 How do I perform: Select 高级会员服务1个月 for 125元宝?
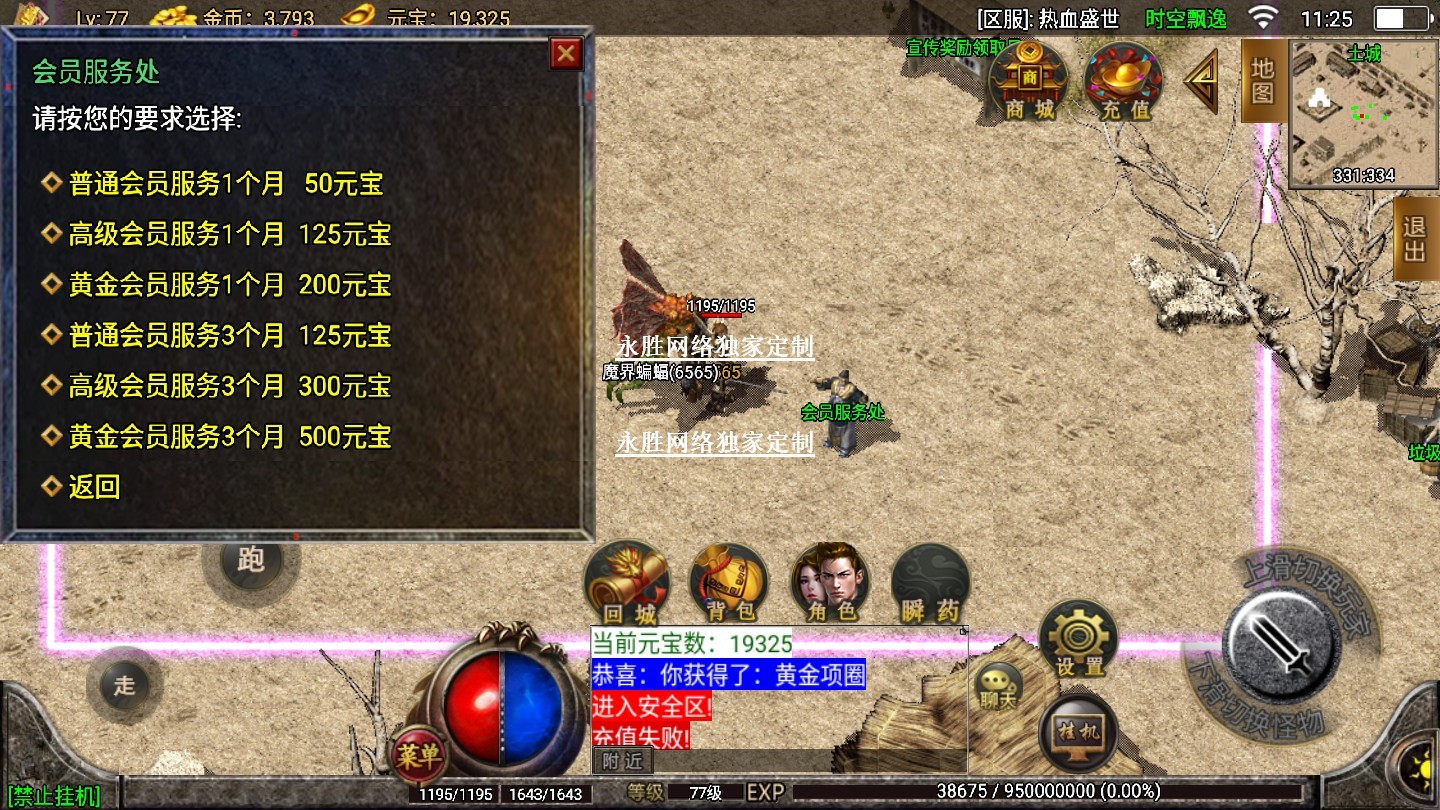(229, 235)
